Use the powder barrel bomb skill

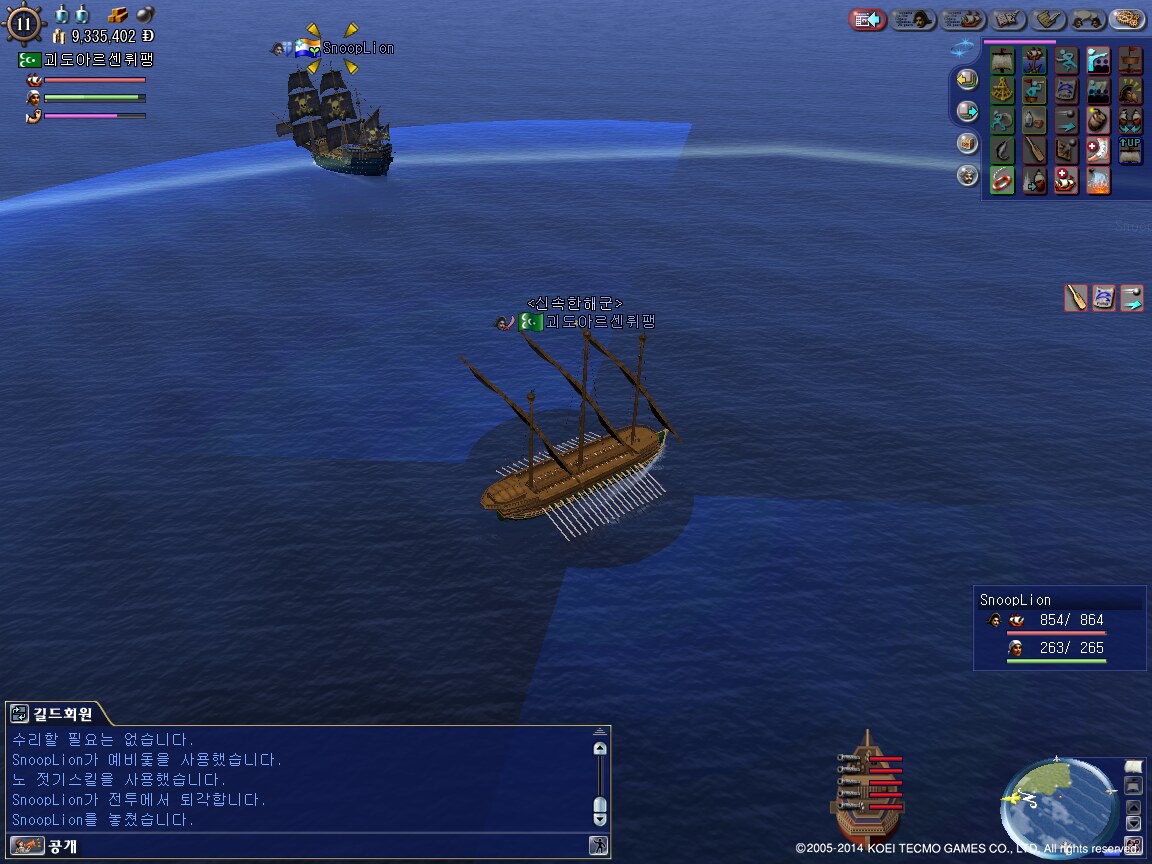pos(1098,121)
